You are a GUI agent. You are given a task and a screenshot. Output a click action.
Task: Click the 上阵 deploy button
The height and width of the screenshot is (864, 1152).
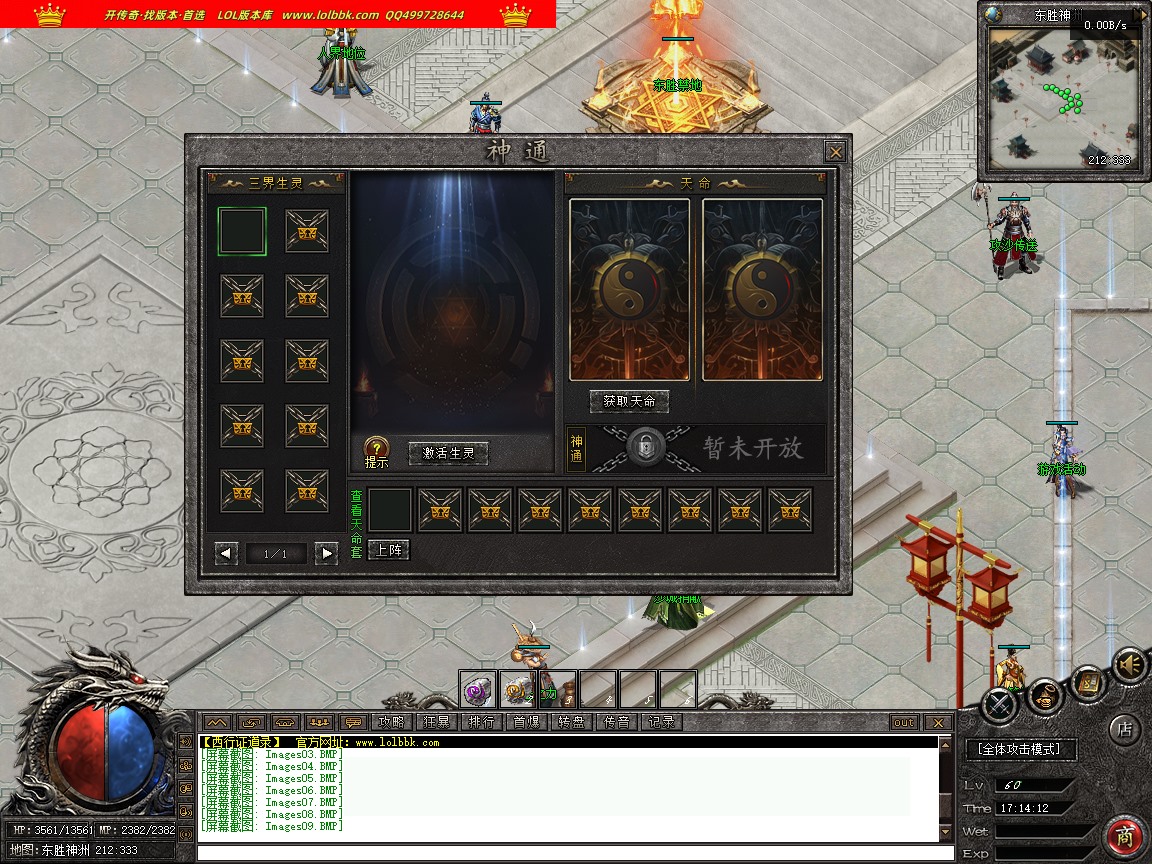tap(388, 550)
